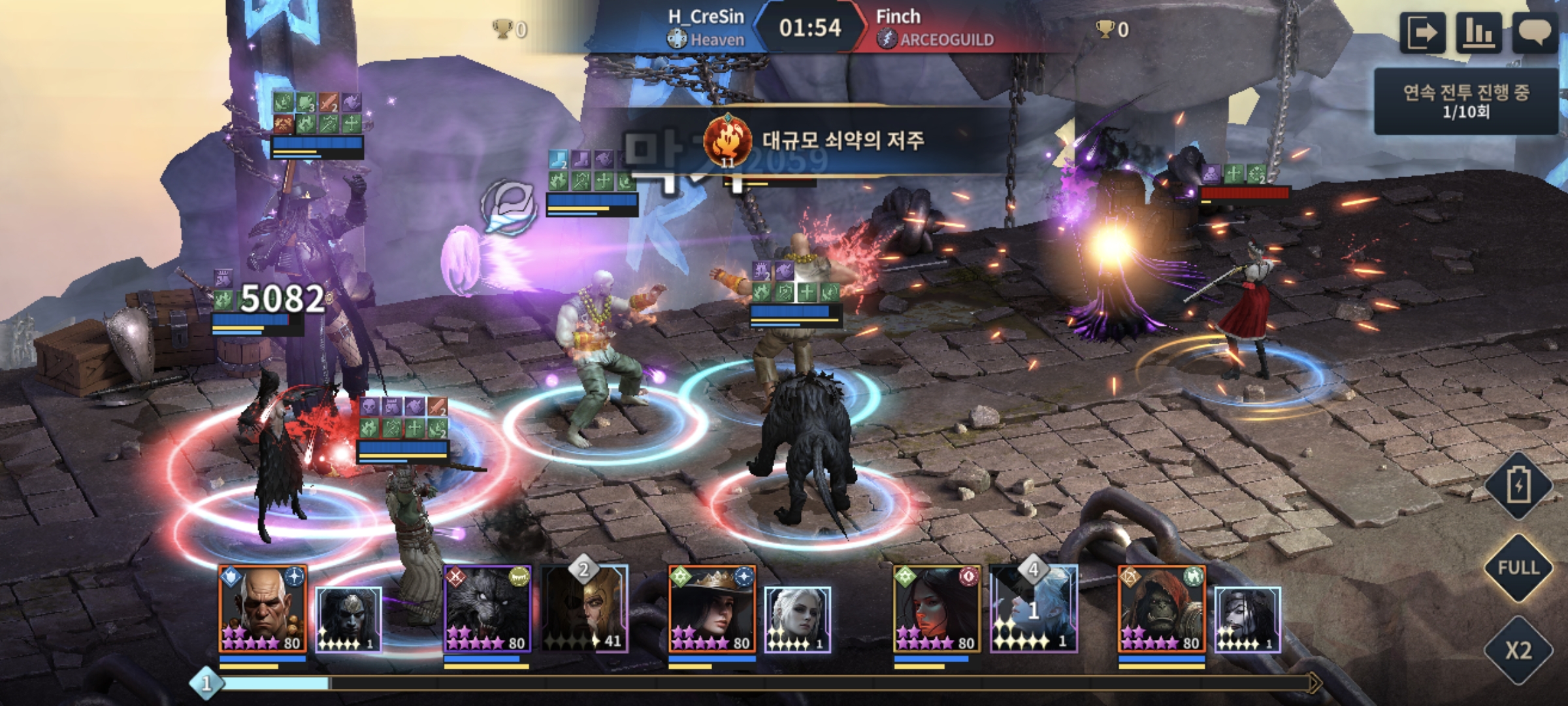This screenshot has width=1568, height=706.
Task: View the continuous battle progress panel
Action: pyautogui.click(x=1466, y=101)
